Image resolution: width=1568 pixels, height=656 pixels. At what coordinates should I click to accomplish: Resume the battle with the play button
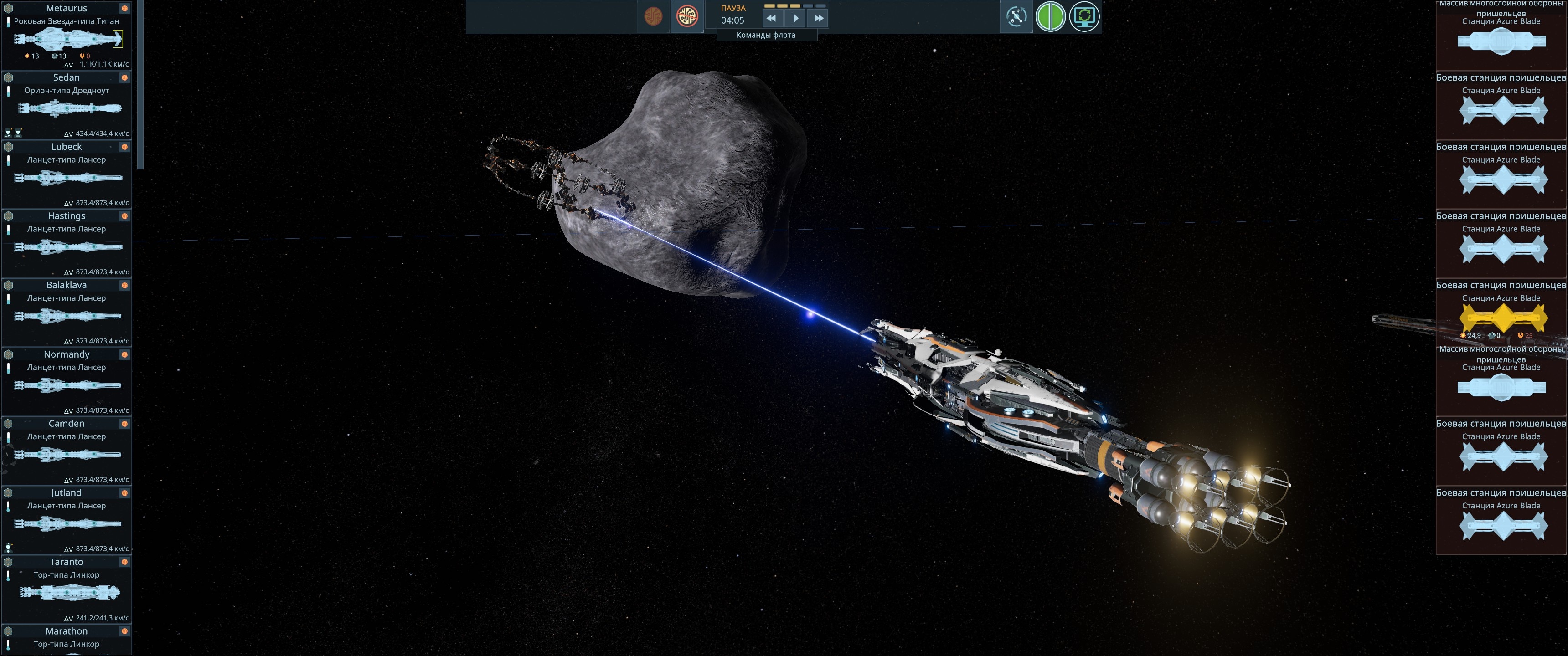click(795, 18)
